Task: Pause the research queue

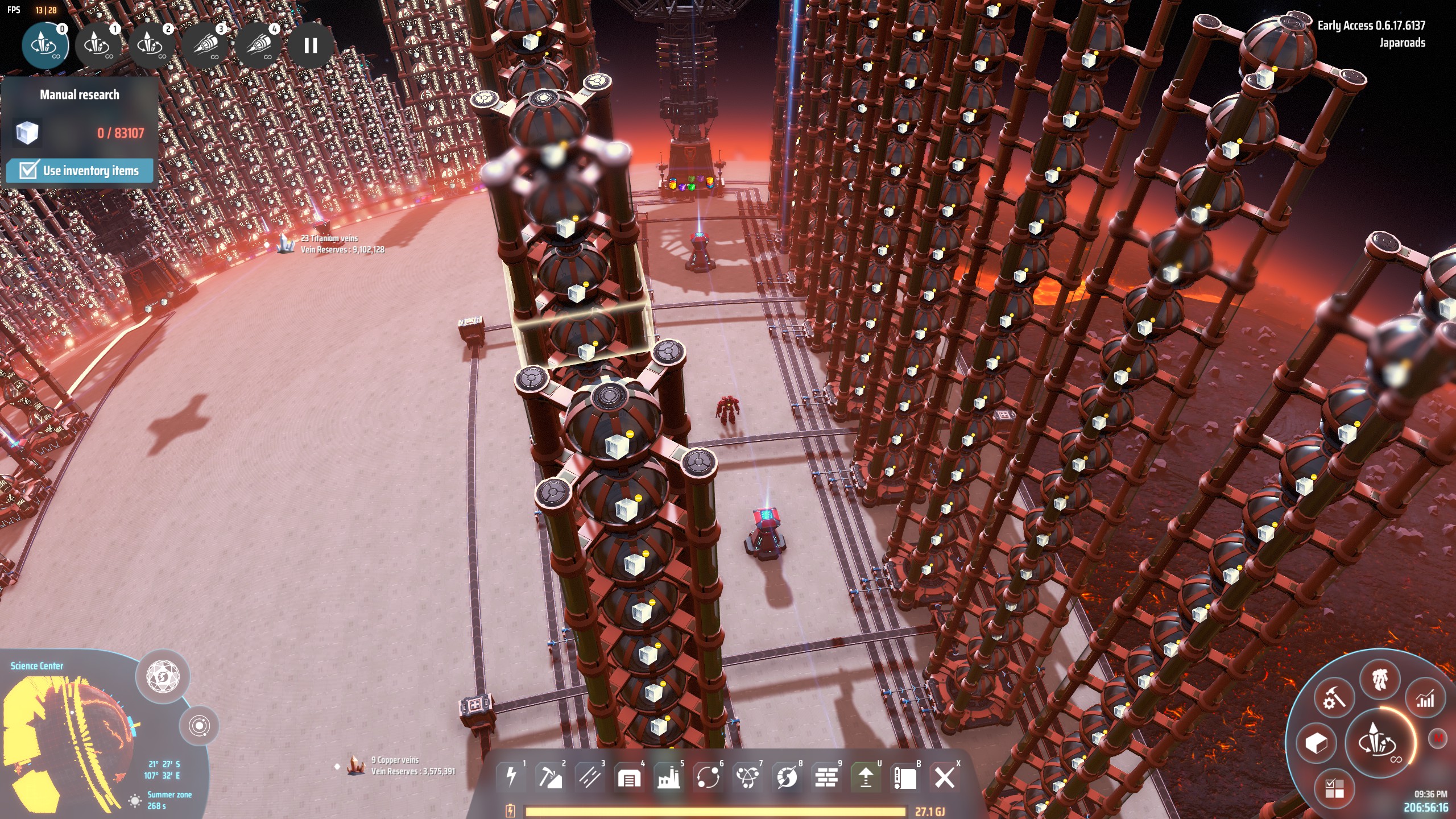Action: (x=311, y=45)
